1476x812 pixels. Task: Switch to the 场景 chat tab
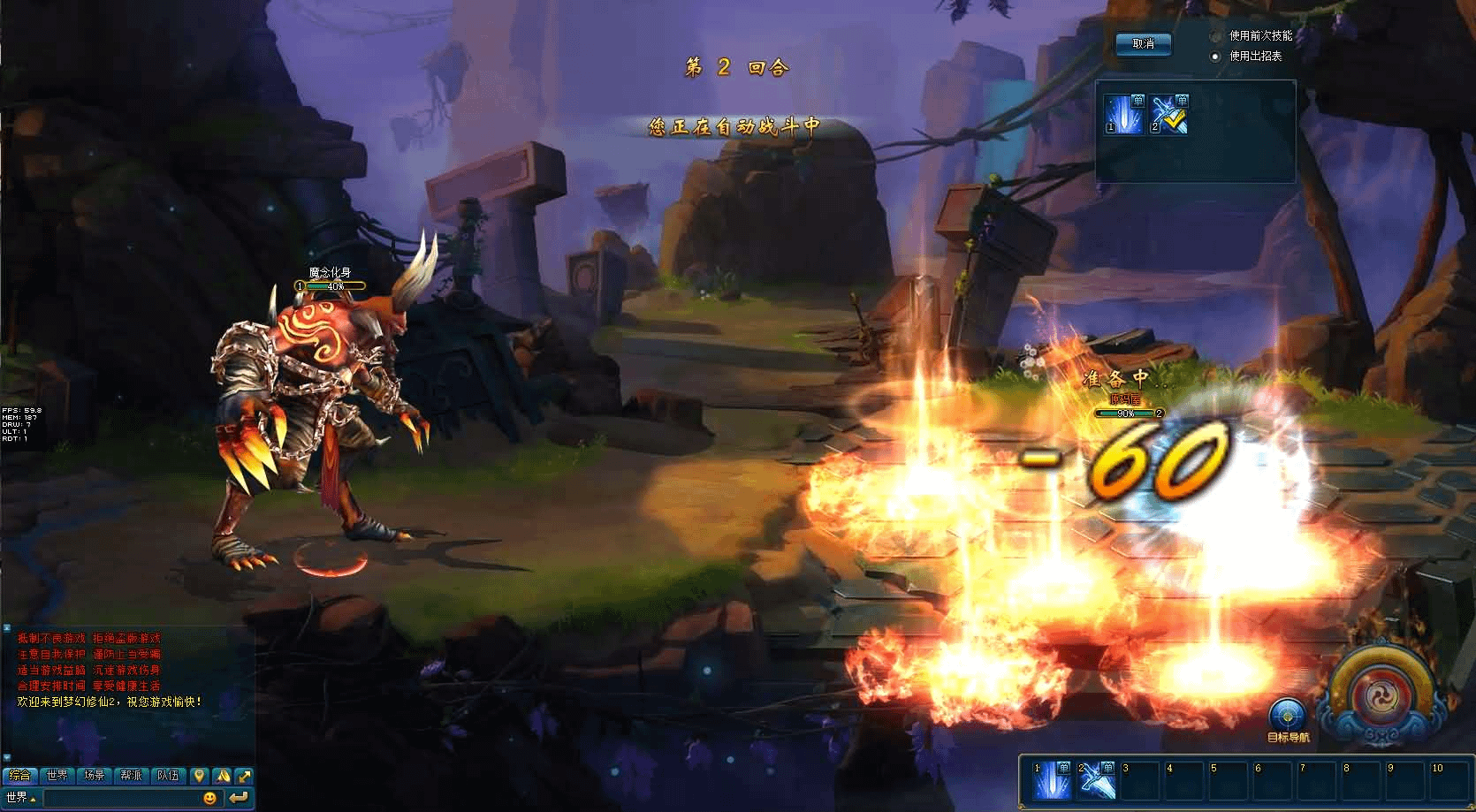94,776
